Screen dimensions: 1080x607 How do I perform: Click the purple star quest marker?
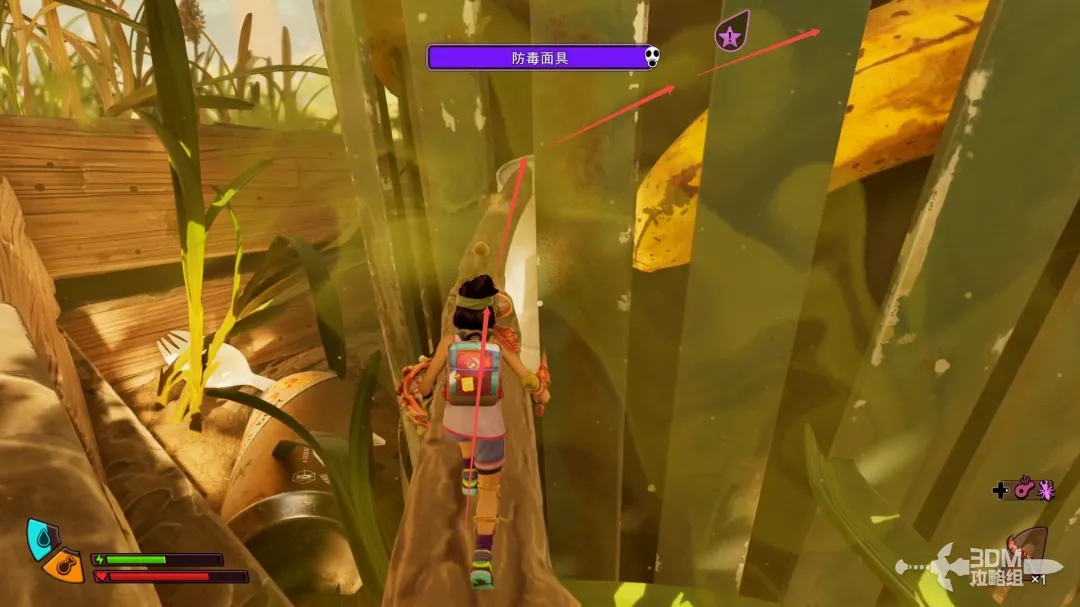[x=730, y=38]
